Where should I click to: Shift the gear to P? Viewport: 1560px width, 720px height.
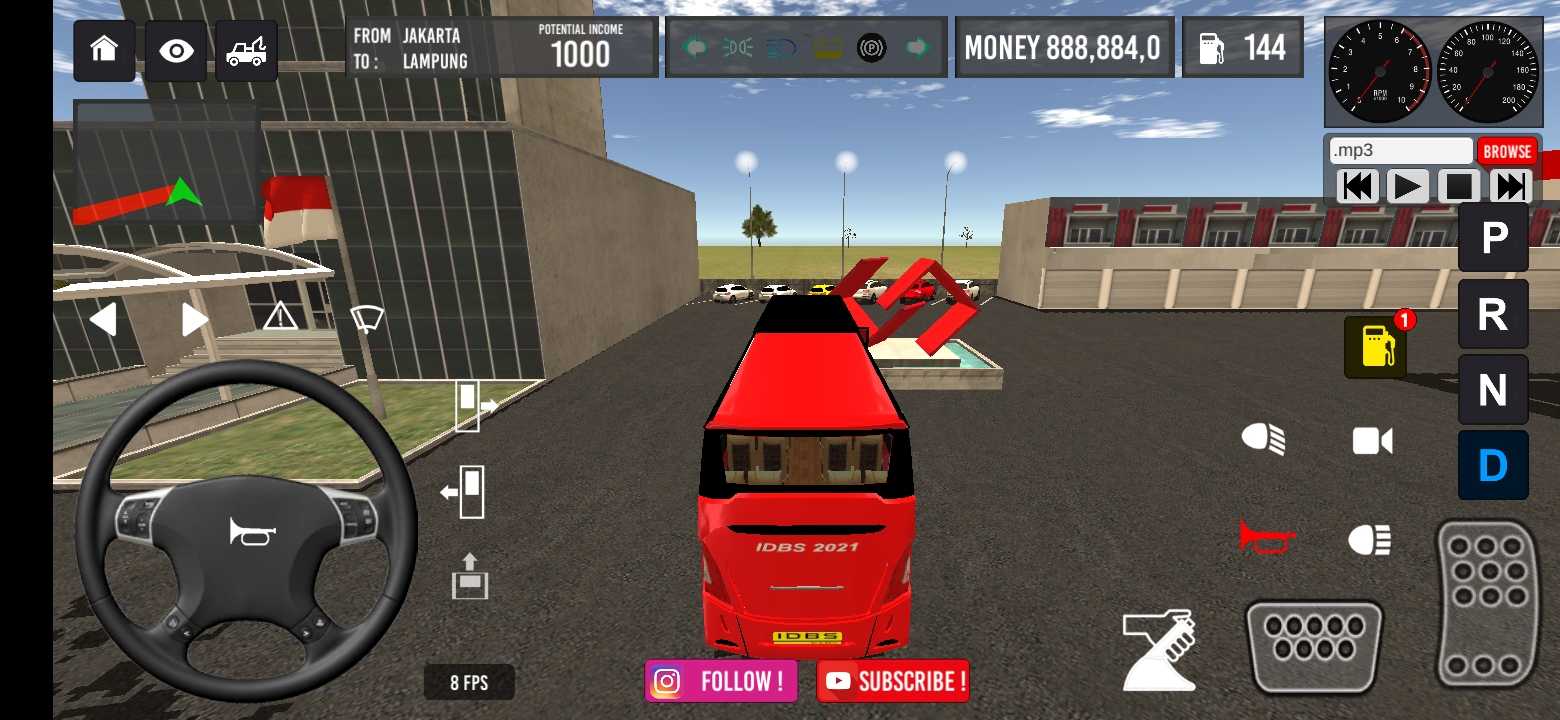(1493, 238)
